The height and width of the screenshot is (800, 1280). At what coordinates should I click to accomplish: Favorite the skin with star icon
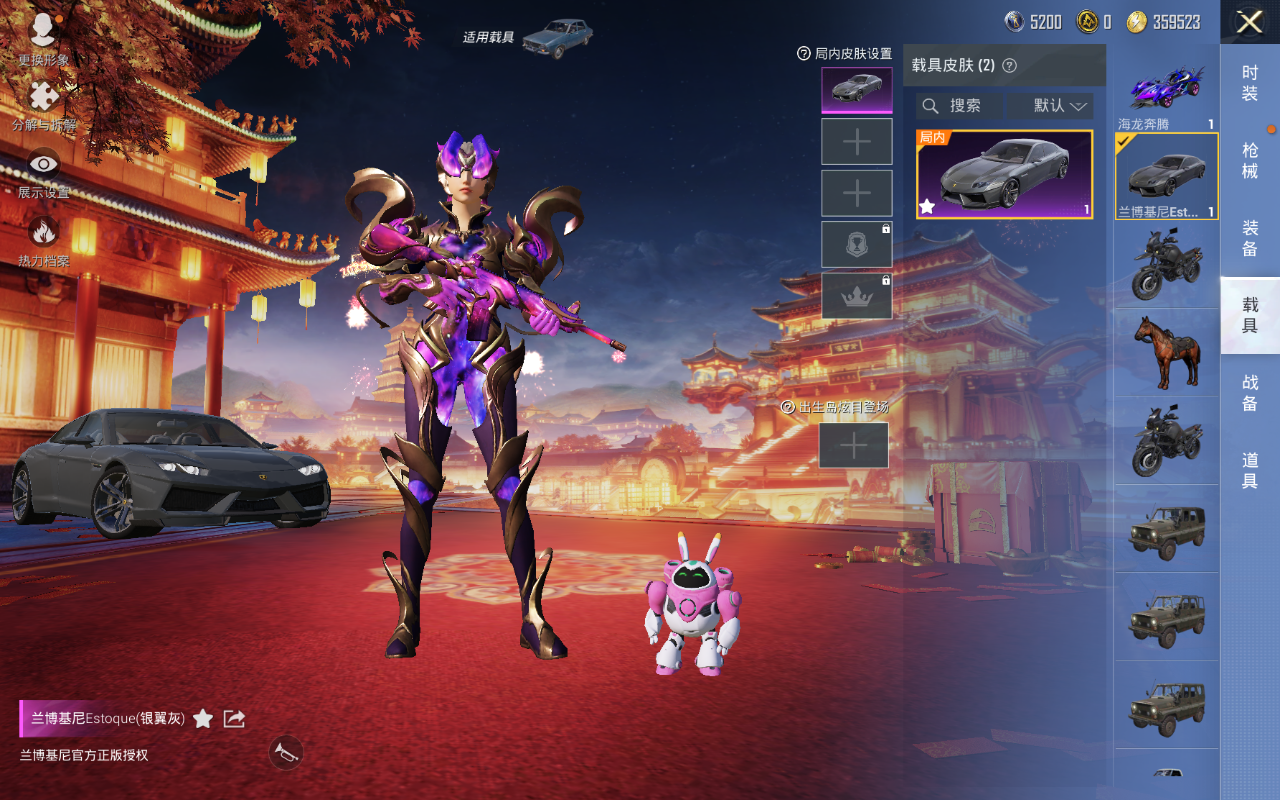[x=203, y=718]
